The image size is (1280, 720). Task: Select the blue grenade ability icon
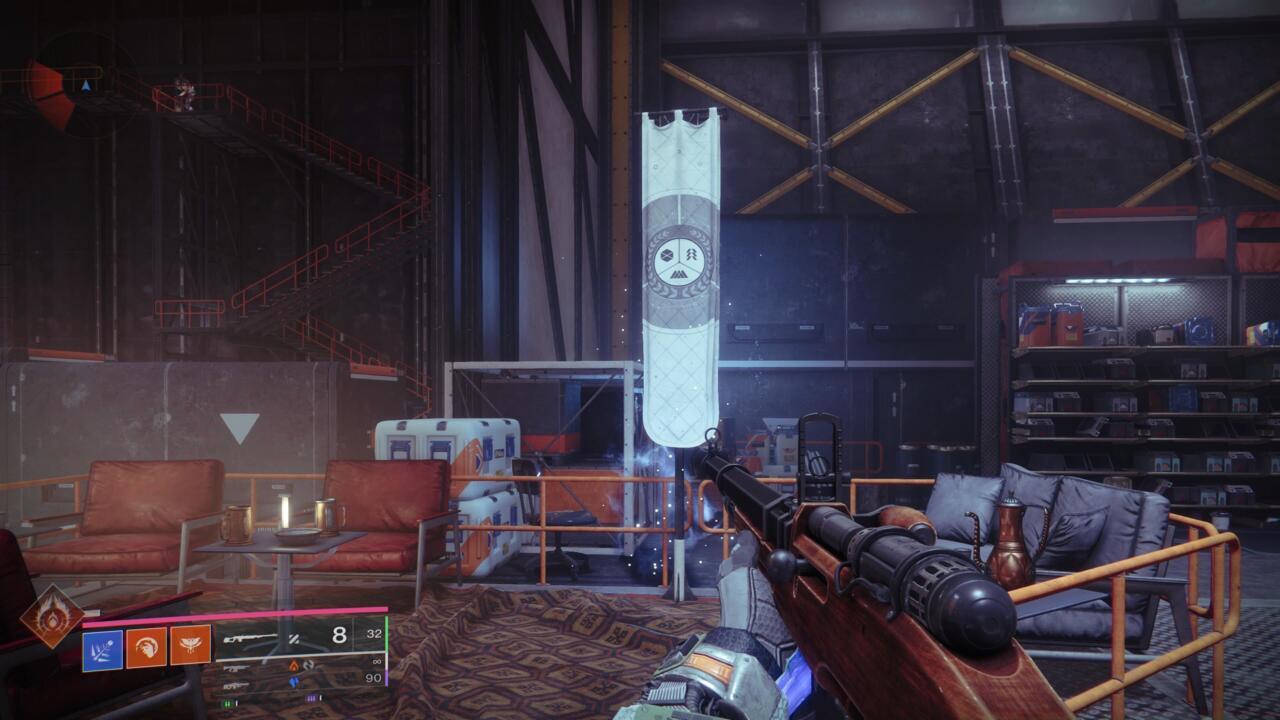click(103, 649)
